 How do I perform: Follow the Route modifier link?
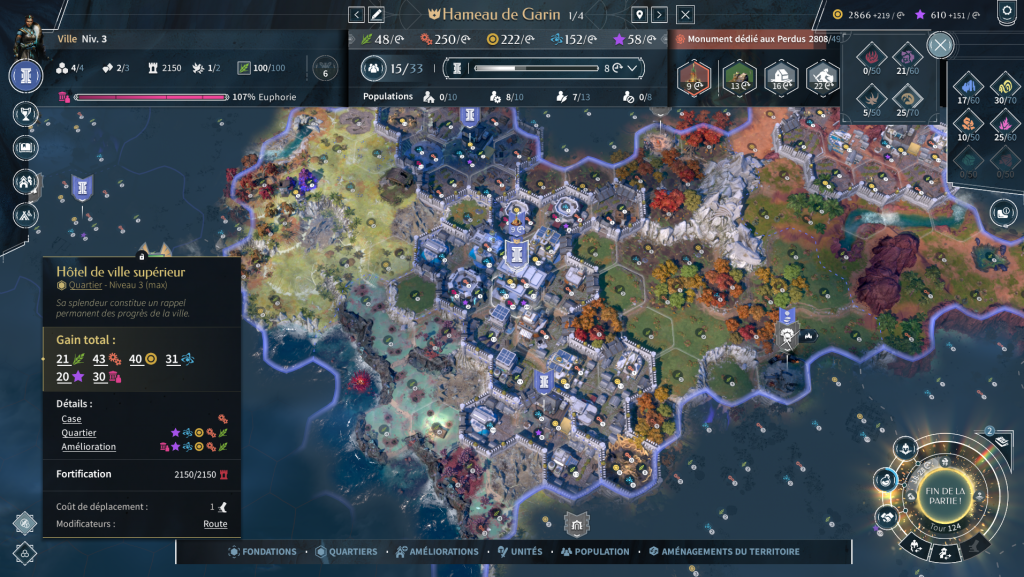(215, 524)
